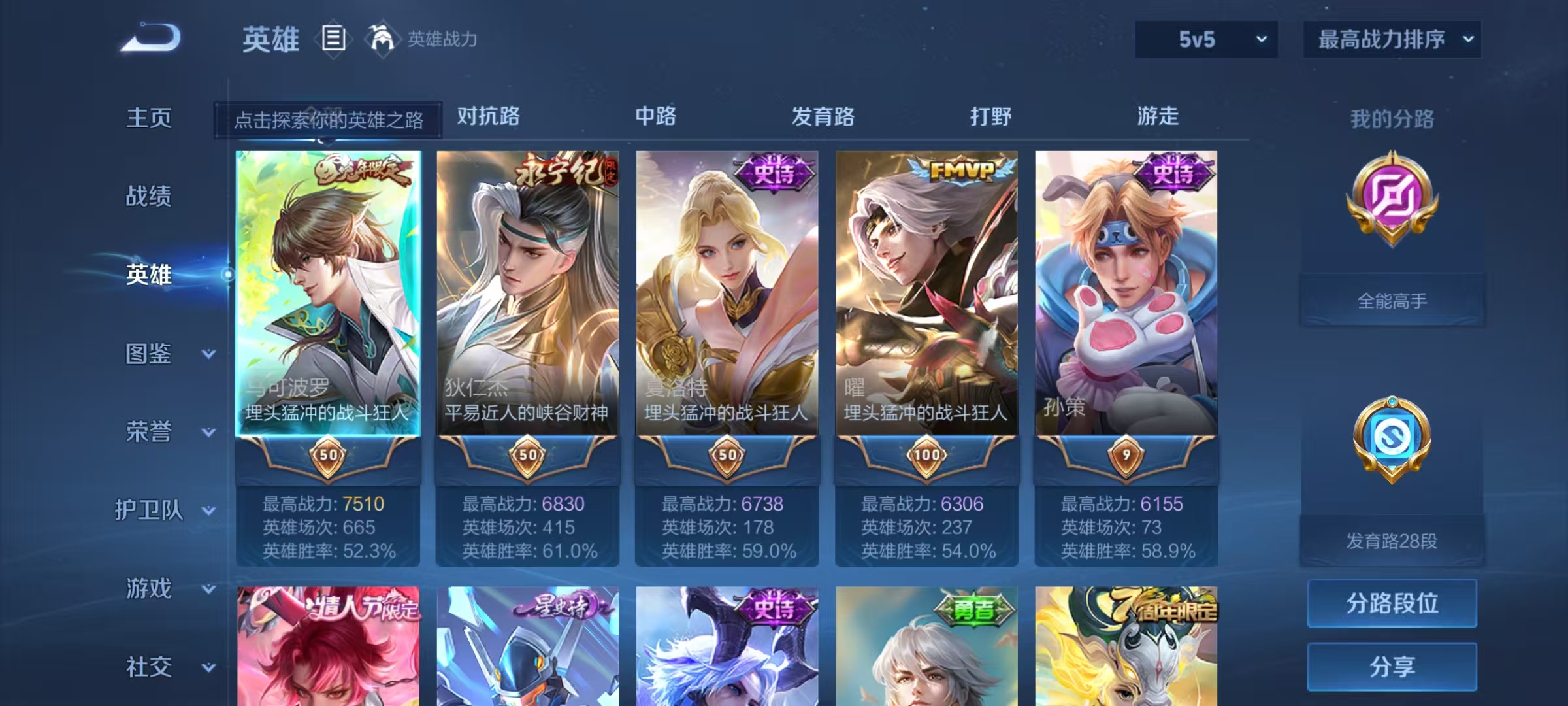Switch to the 中路 tab
1568x706 pixels.
[655, 118]
